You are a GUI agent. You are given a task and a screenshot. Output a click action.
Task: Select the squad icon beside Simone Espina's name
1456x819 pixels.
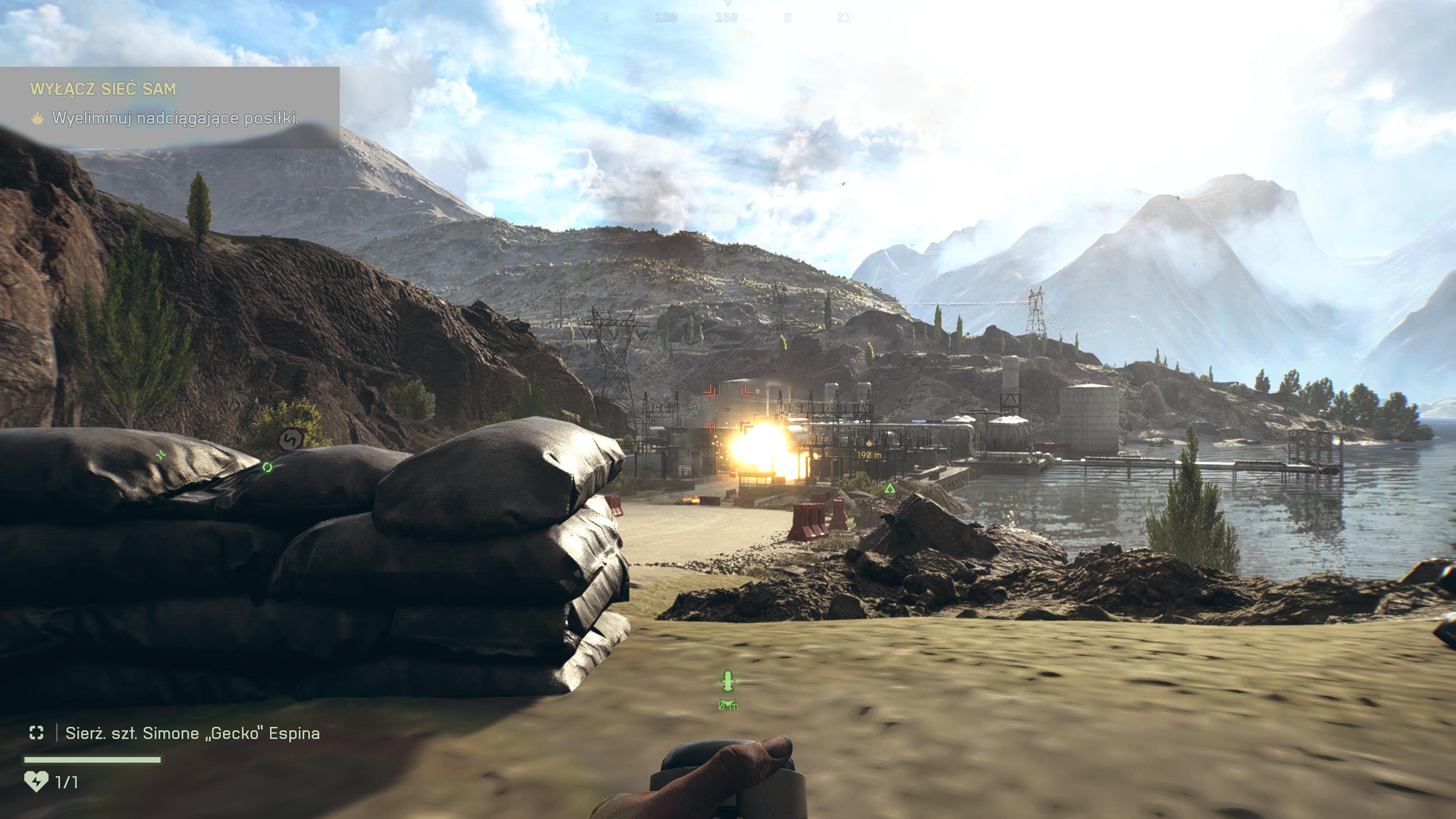36,733
